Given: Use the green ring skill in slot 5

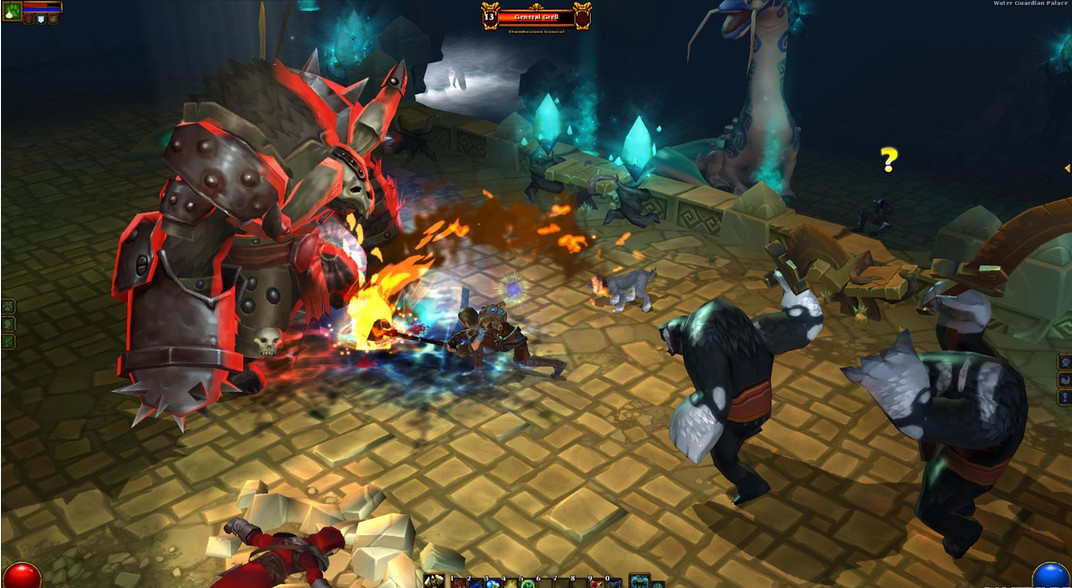Looking at the screenshot, I should point(528,583).
